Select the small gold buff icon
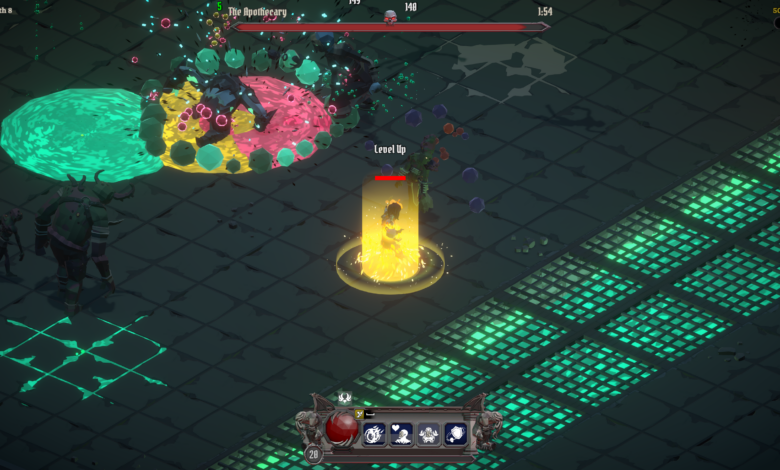The width and height of the screenshot is (780, 470). [361, 413]
